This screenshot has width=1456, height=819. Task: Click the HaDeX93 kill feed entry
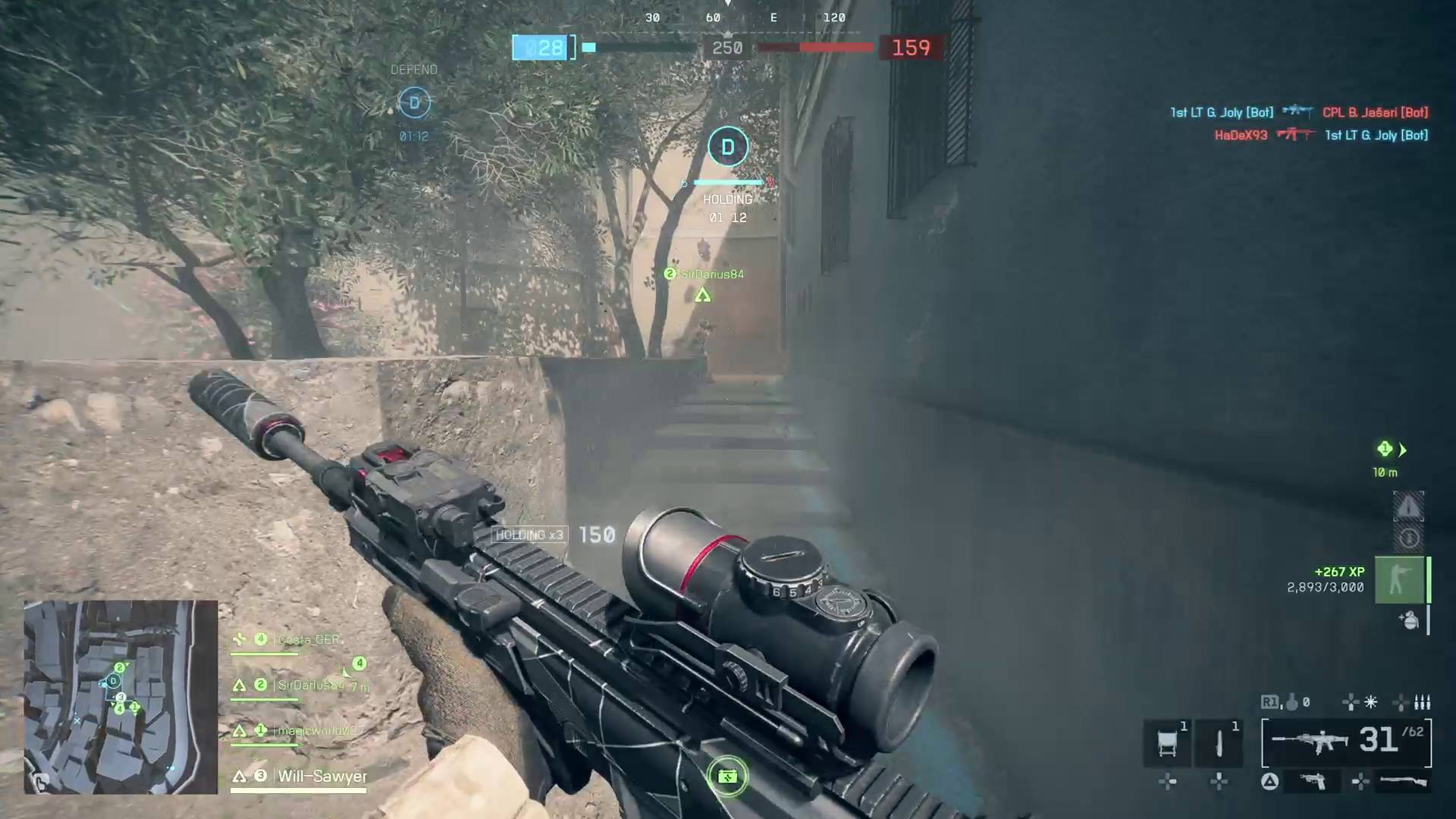click(1241, 135)
